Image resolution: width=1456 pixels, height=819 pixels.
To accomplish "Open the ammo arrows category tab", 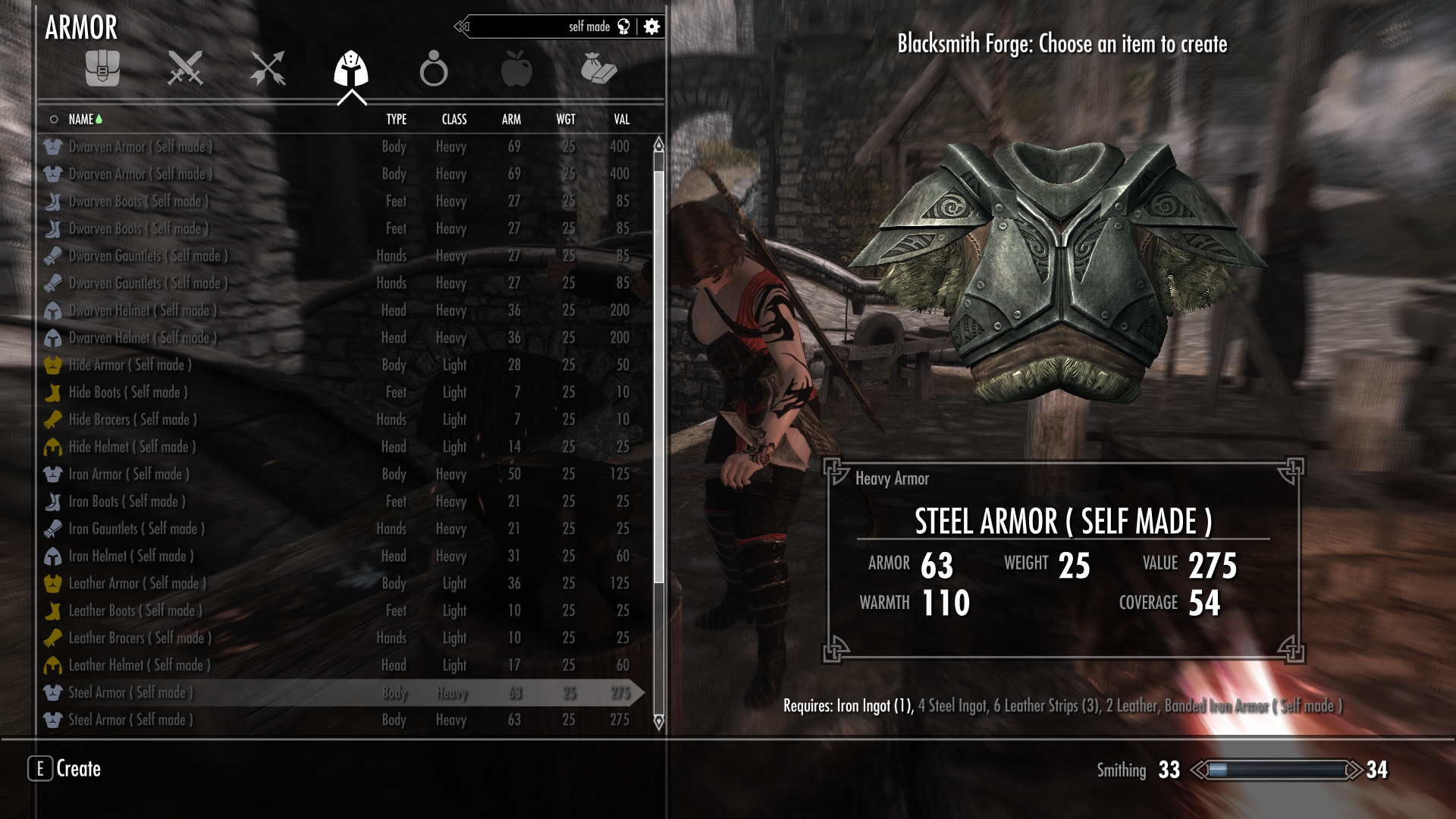I will point(268,68).
